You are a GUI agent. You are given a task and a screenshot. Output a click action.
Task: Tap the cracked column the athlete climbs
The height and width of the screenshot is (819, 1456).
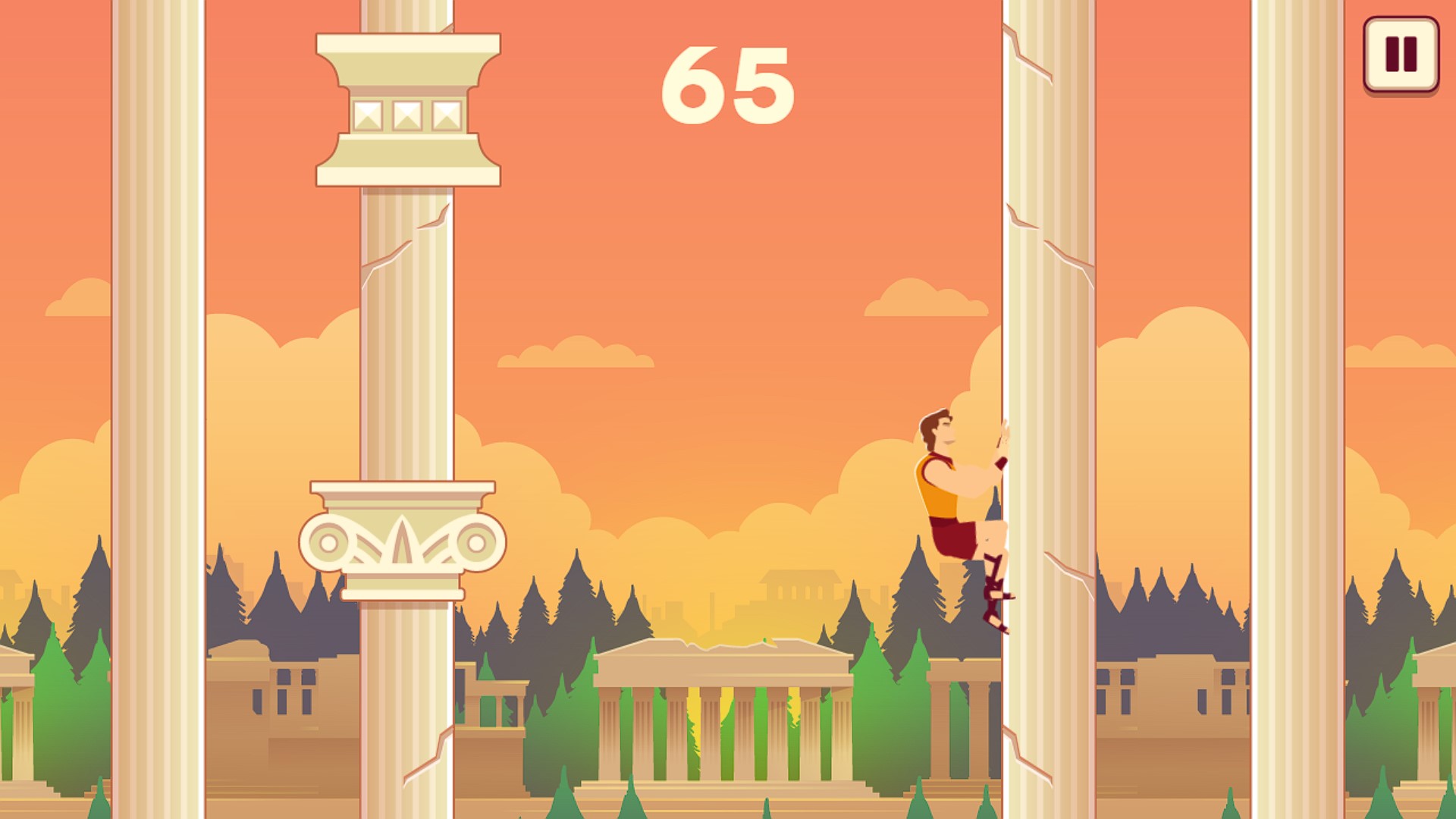(x=1046, y=303)
